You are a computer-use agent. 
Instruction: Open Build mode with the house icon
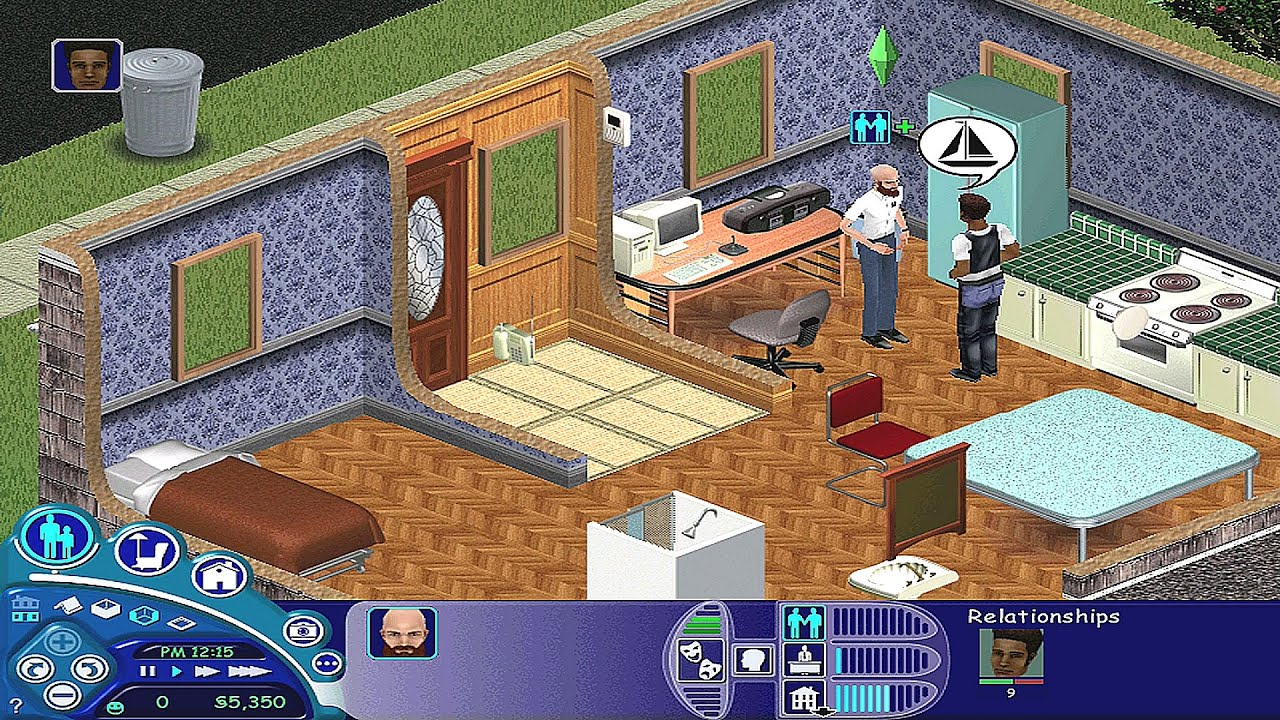[x=220, y=576]
